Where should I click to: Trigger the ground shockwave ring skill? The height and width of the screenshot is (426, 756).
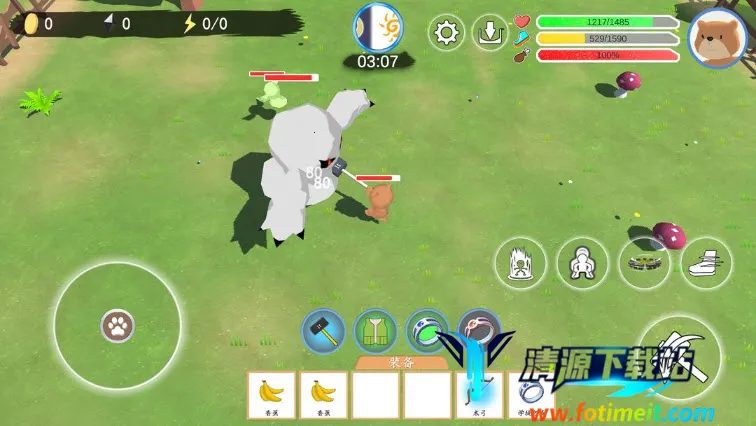(644, 264)
